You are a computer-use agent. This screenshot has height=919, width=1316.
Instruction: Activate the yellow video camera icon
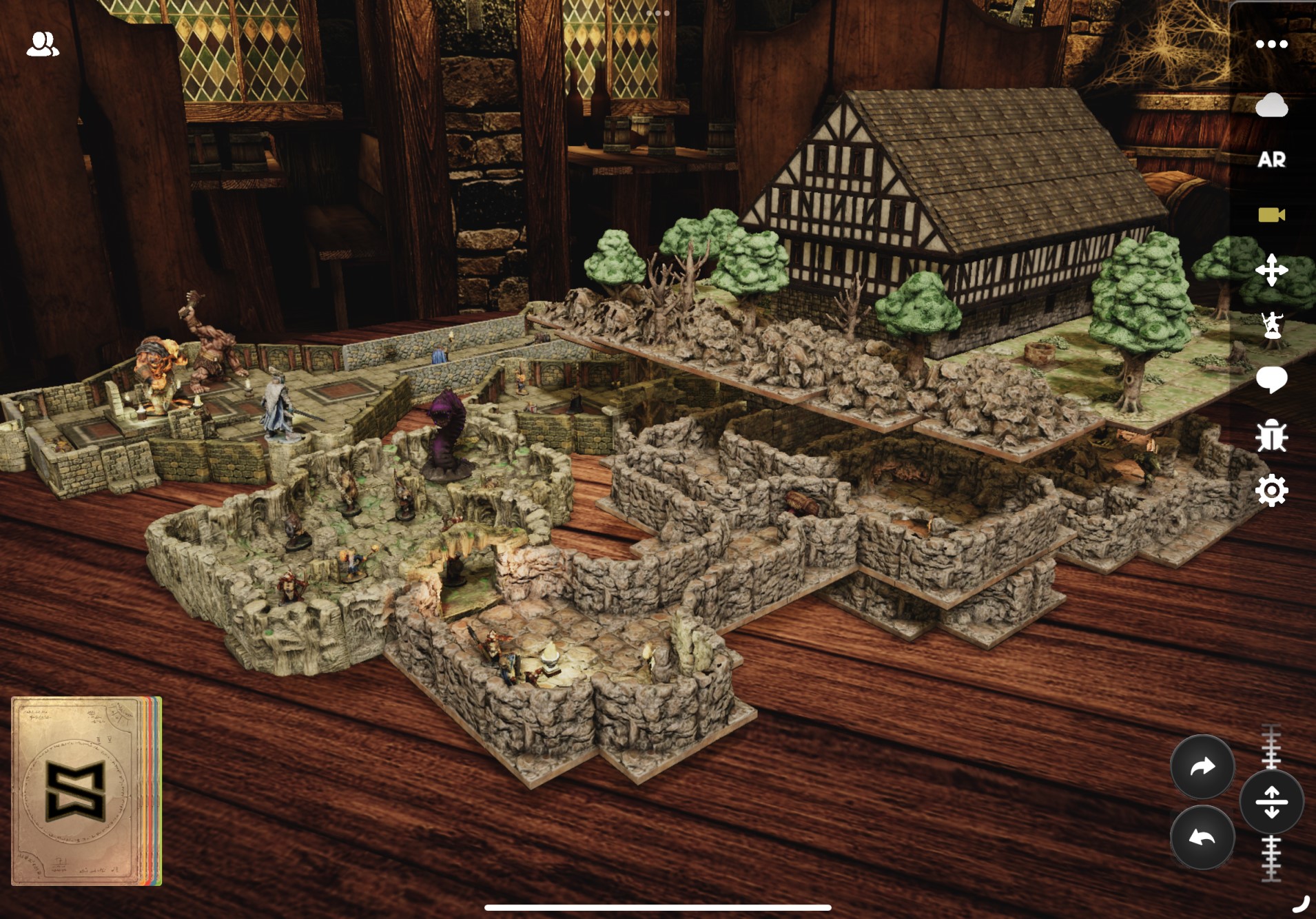click(1271, 215)
